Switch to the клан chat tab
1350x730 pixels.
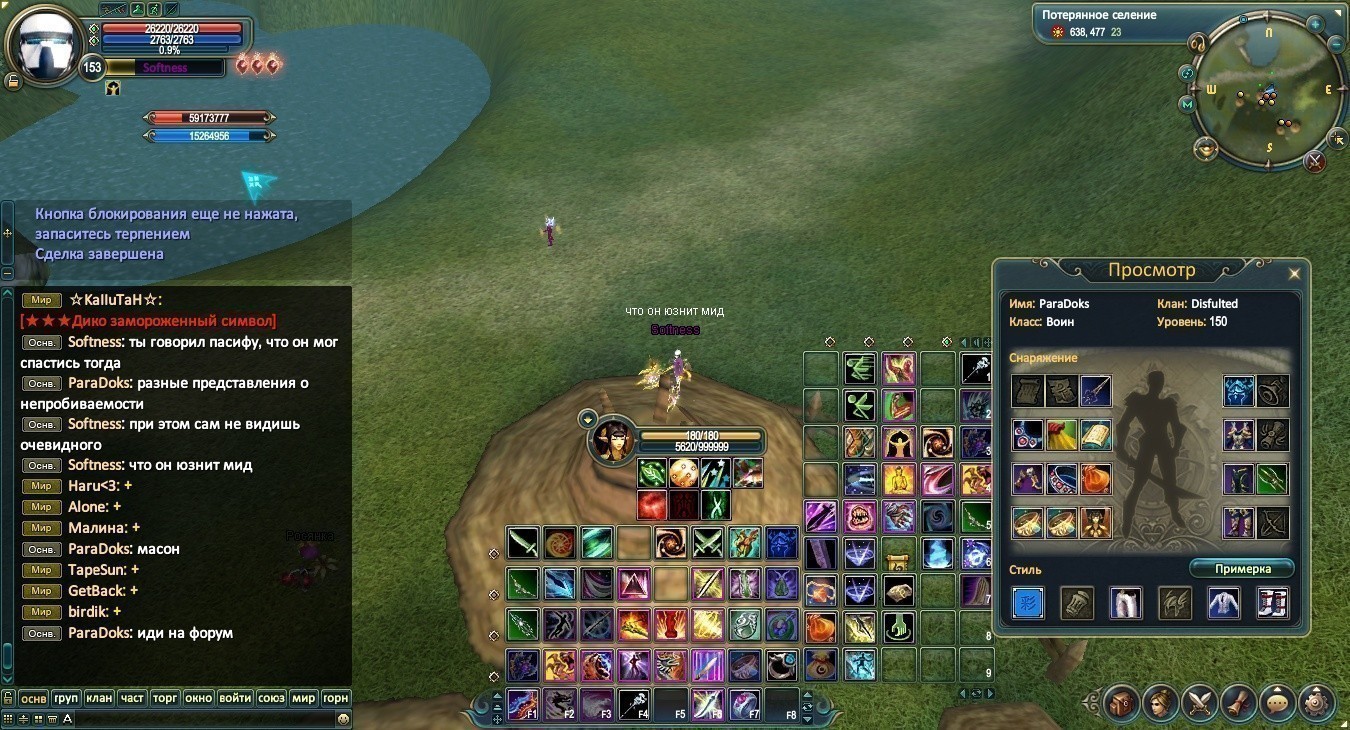[98, 698]
